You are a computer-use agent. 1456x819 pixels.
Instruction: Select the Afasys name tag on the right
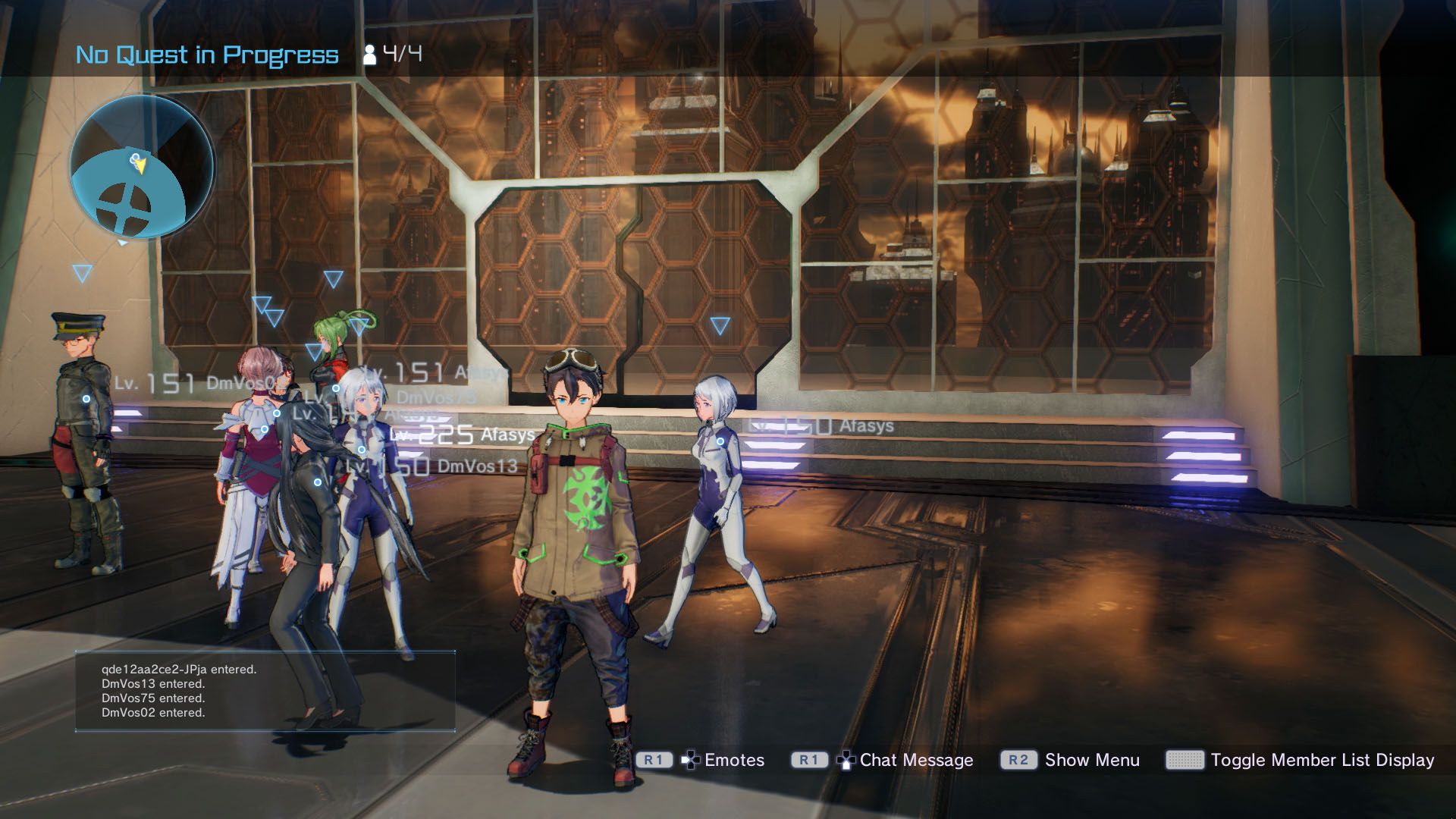click(865, 425)
